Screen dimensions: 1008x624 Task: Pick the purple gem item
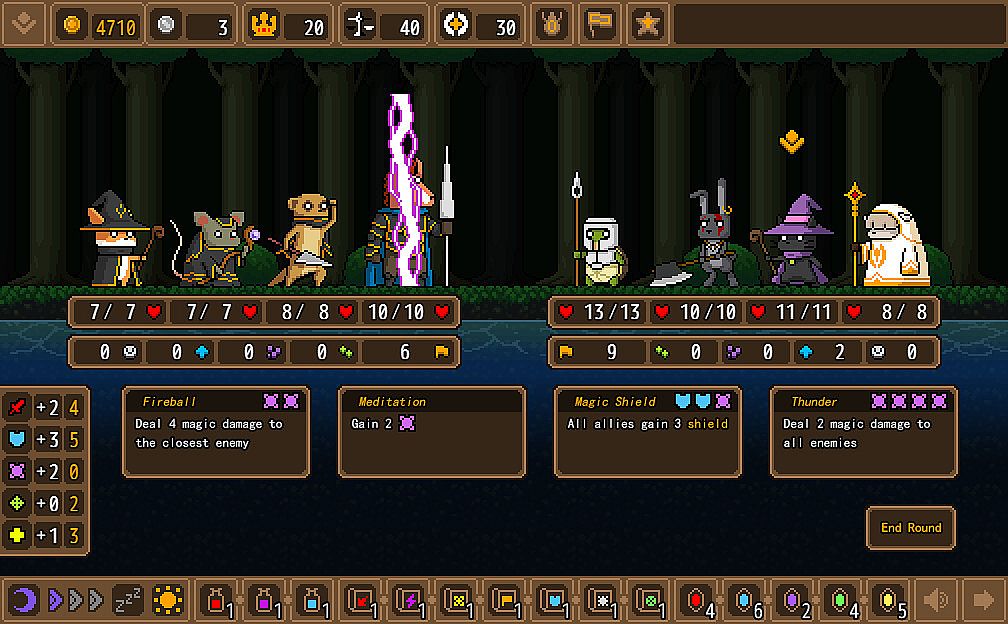[792, 600]
